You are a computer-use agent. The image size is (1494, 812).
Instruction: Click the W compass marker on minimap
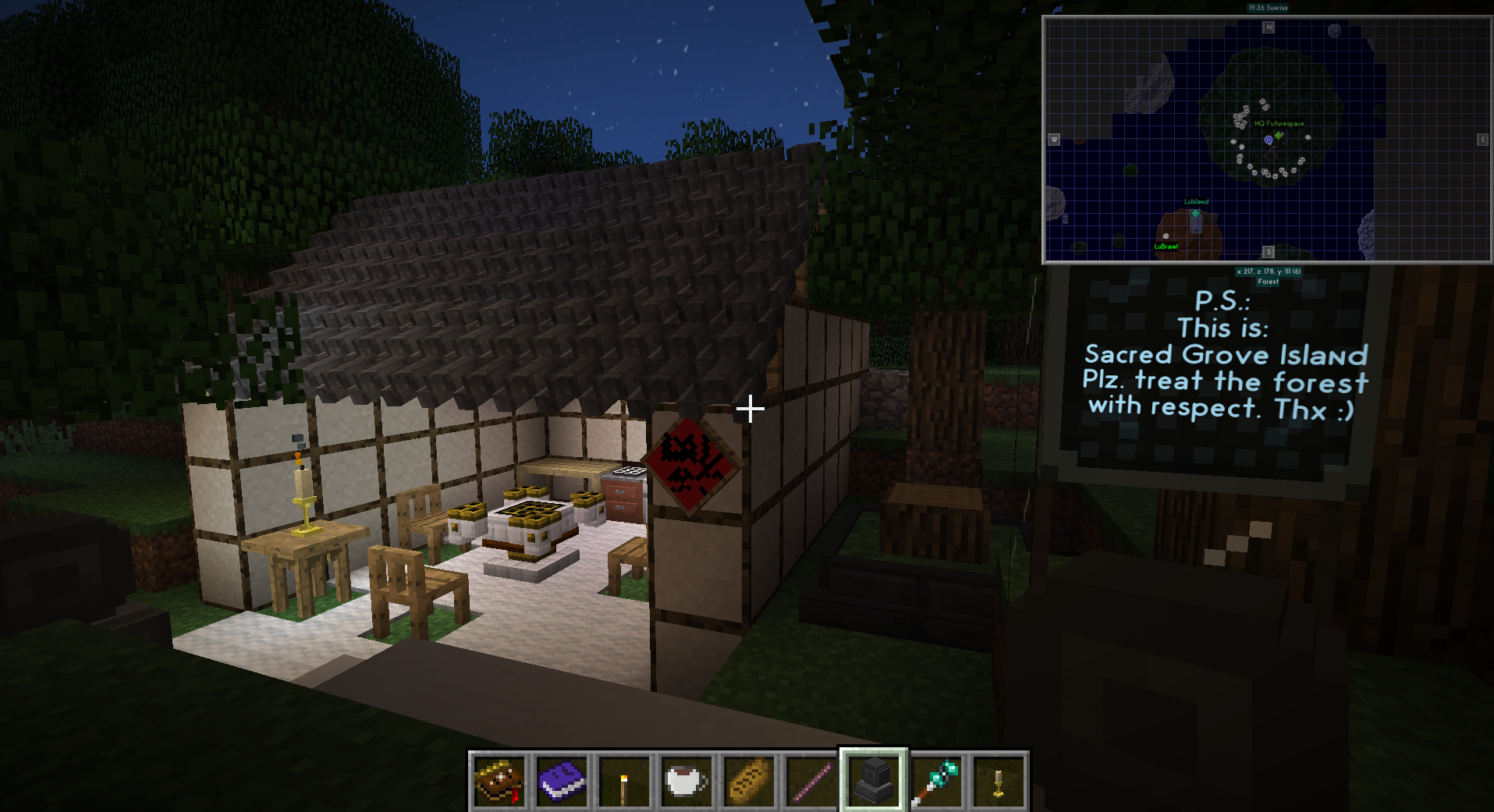tap(1054, 140)
